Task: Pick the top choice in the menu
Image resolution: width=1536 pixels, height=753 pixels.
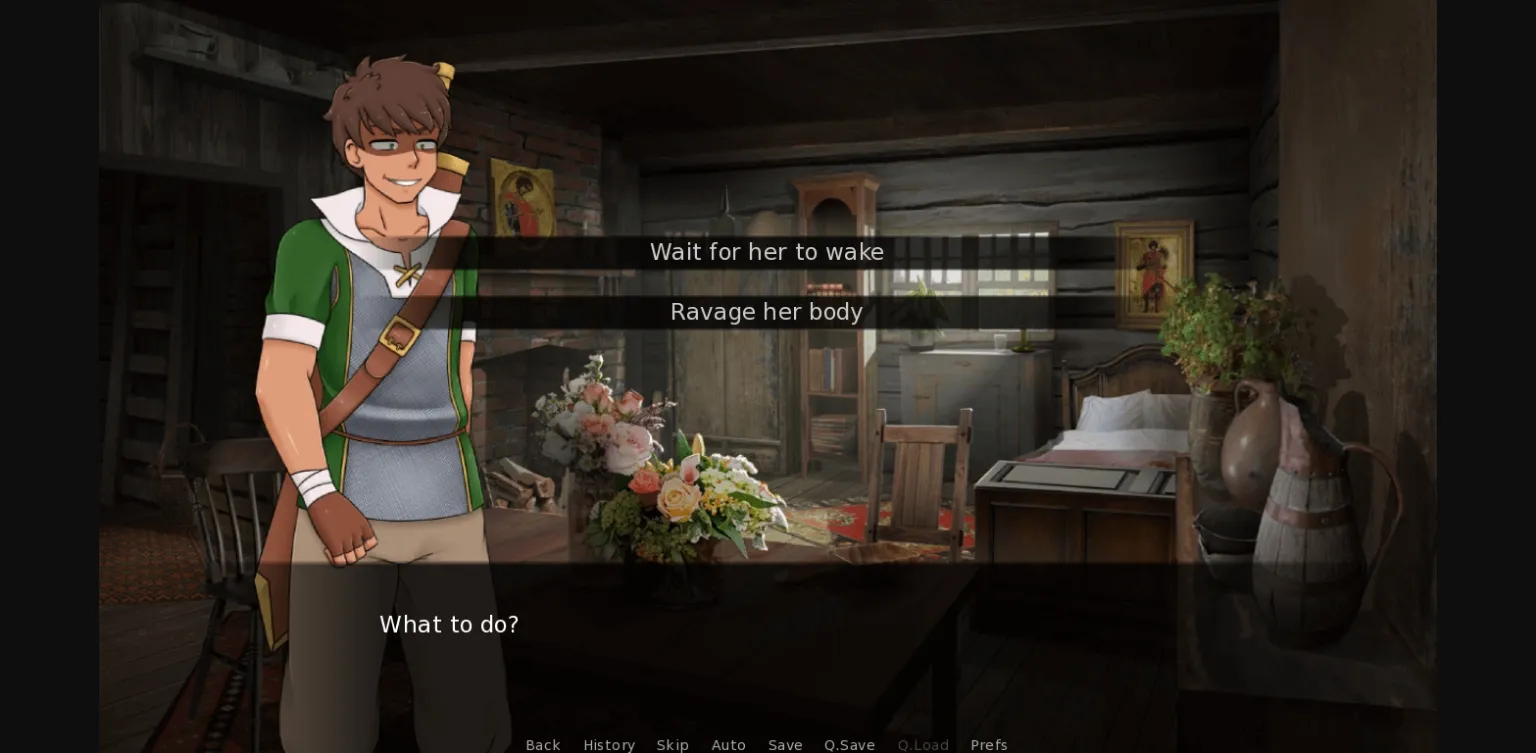Action: (x=766, y=252)
